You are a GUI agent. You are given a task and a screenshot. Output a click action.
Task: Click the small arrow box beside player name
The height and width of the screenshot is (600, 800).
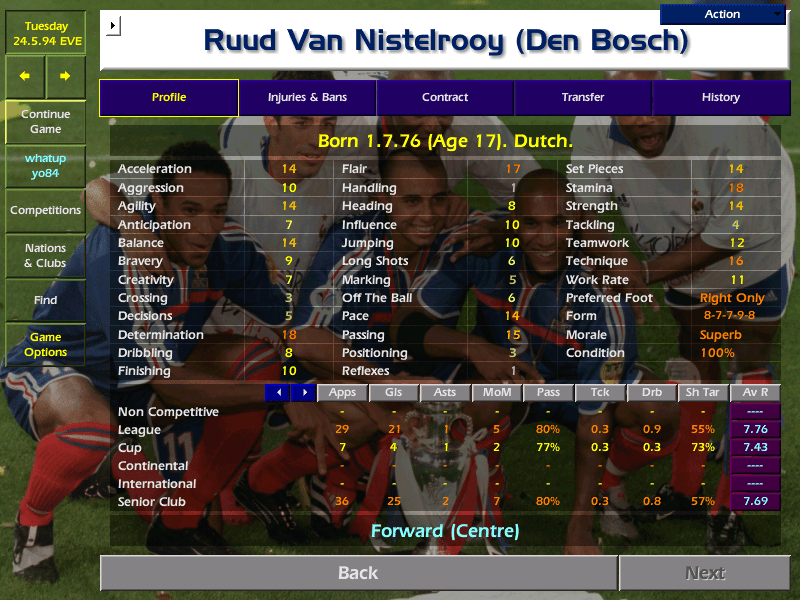(x=112, y=24)
